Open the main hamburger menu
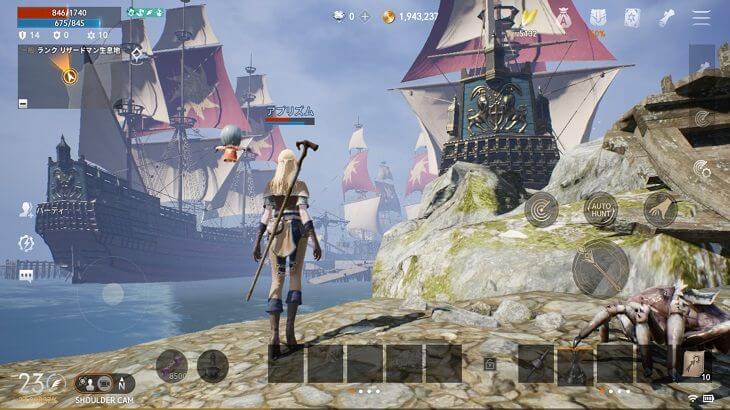 coord(701,17)
